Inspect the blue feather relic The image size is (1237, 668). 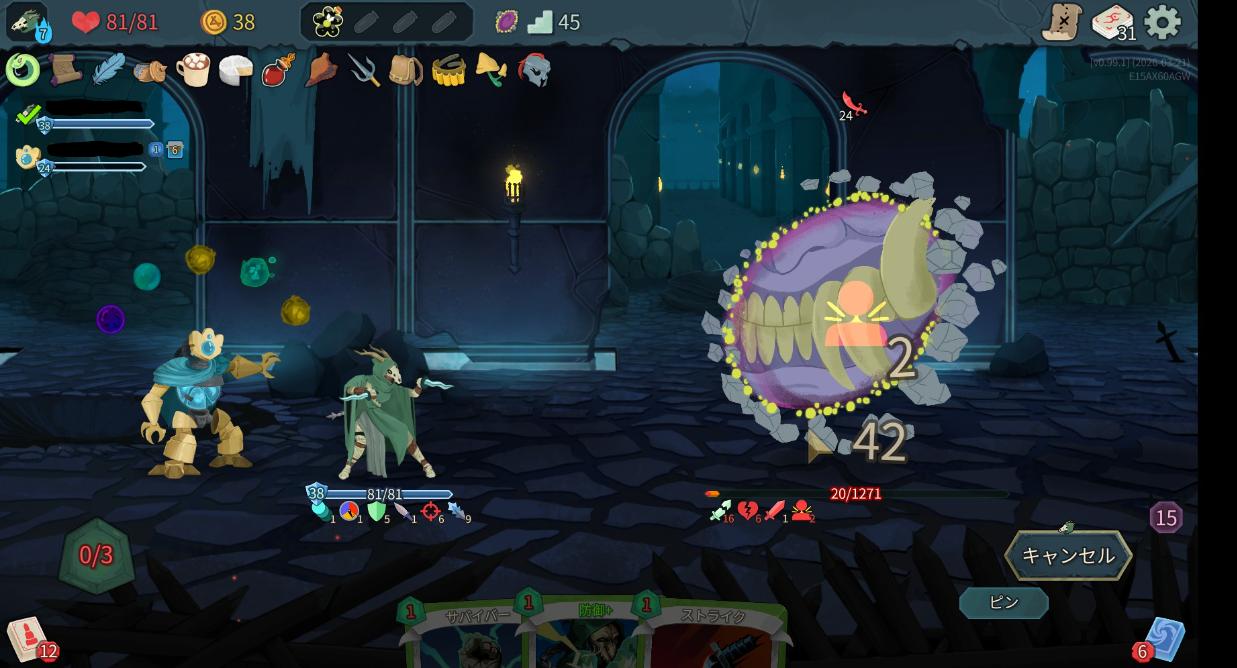pyautogui.click(x=108, y=70)
